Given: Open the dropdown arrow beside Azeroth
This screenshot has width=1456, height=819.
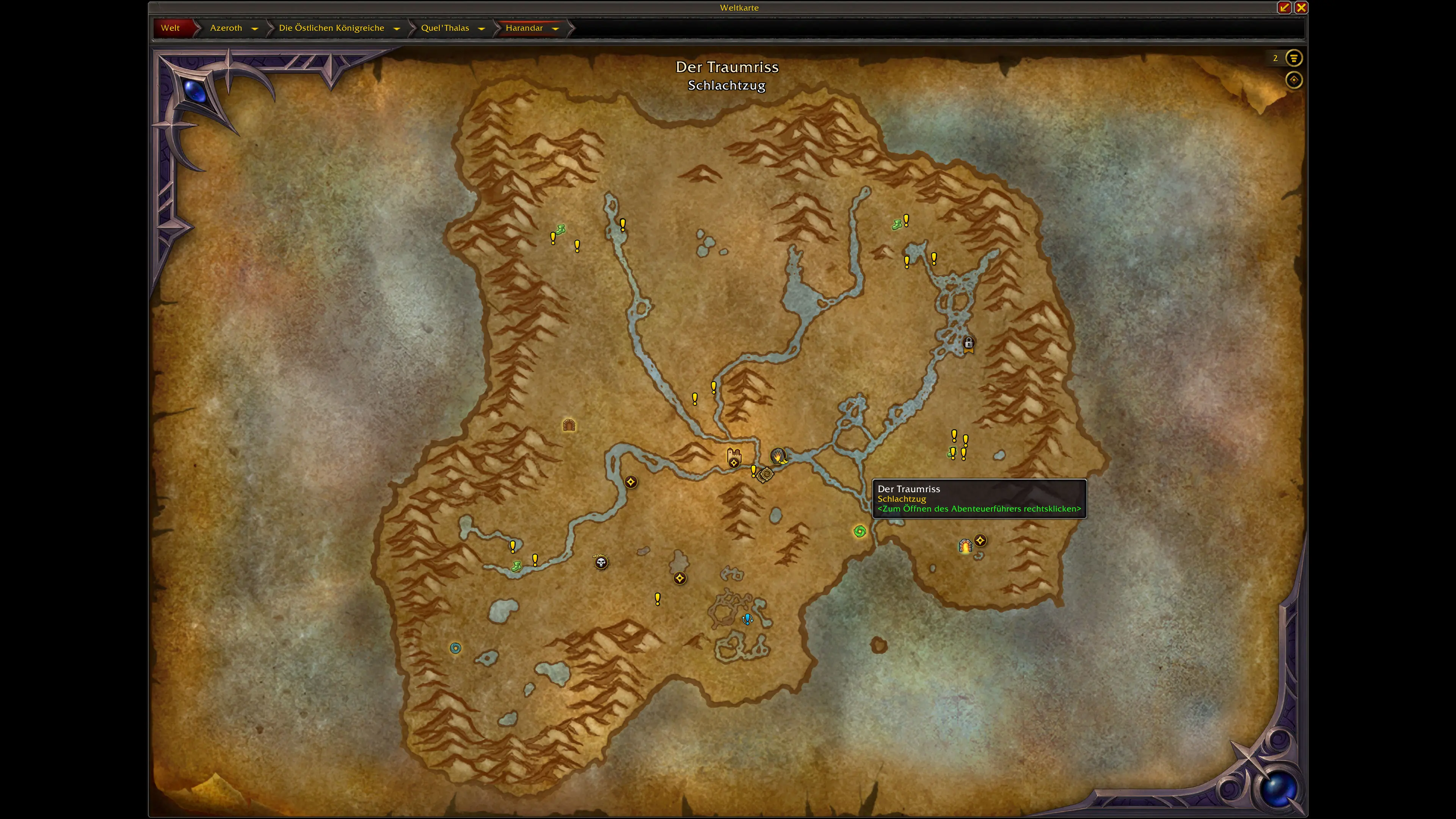Looking at the screenshot, I should tap(255, 28).
